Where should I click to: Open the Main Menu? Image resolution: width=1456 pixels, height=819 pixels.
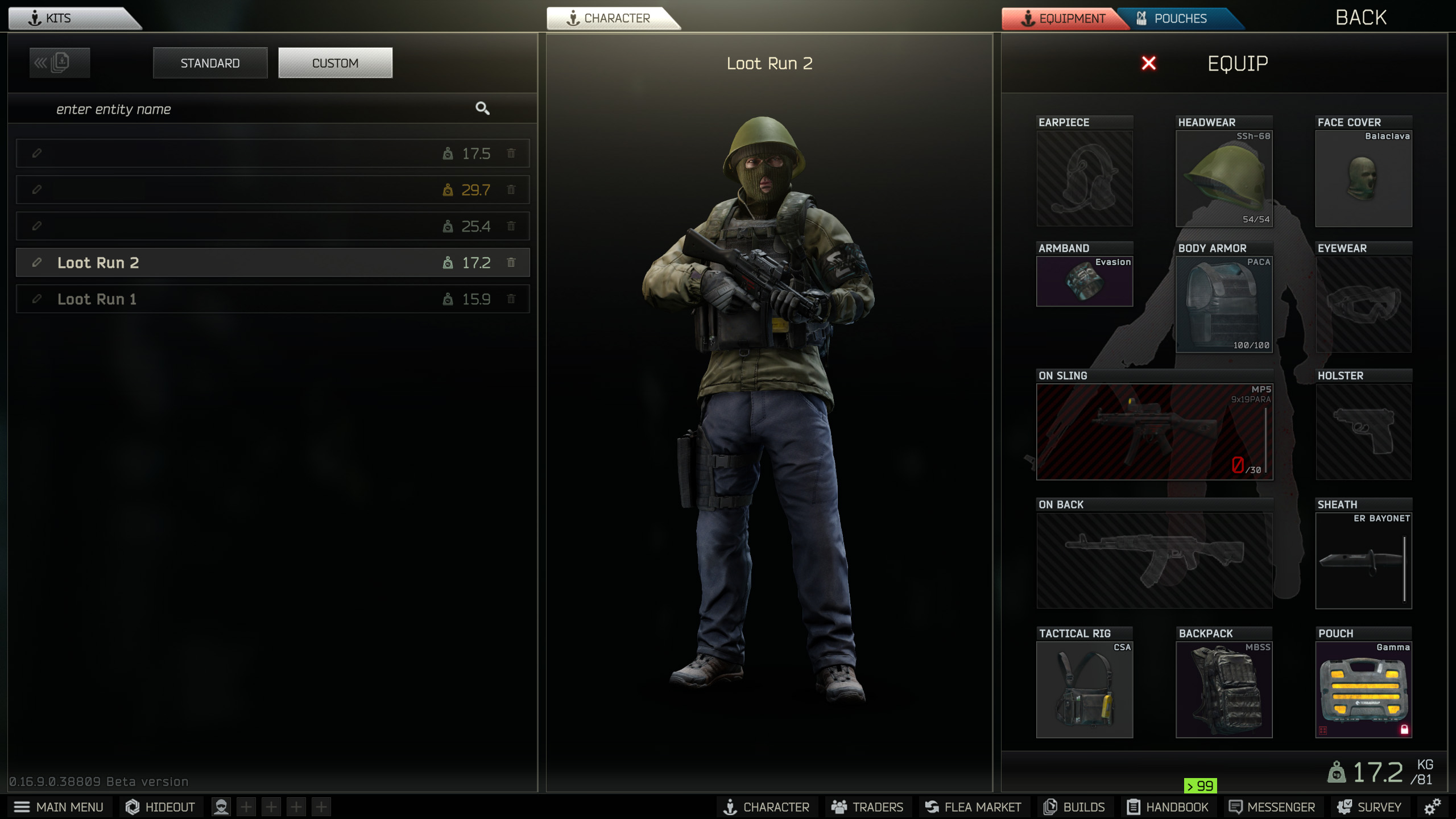[59, 807]
